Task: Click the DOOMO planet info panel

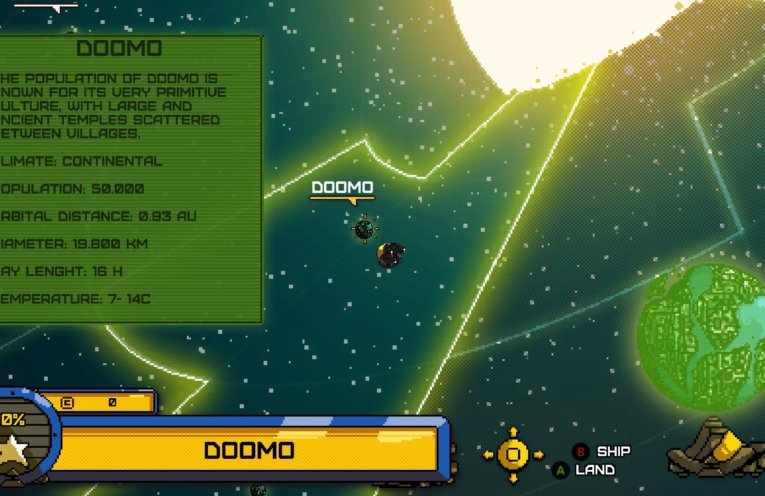Action: [x=131, y=180]
